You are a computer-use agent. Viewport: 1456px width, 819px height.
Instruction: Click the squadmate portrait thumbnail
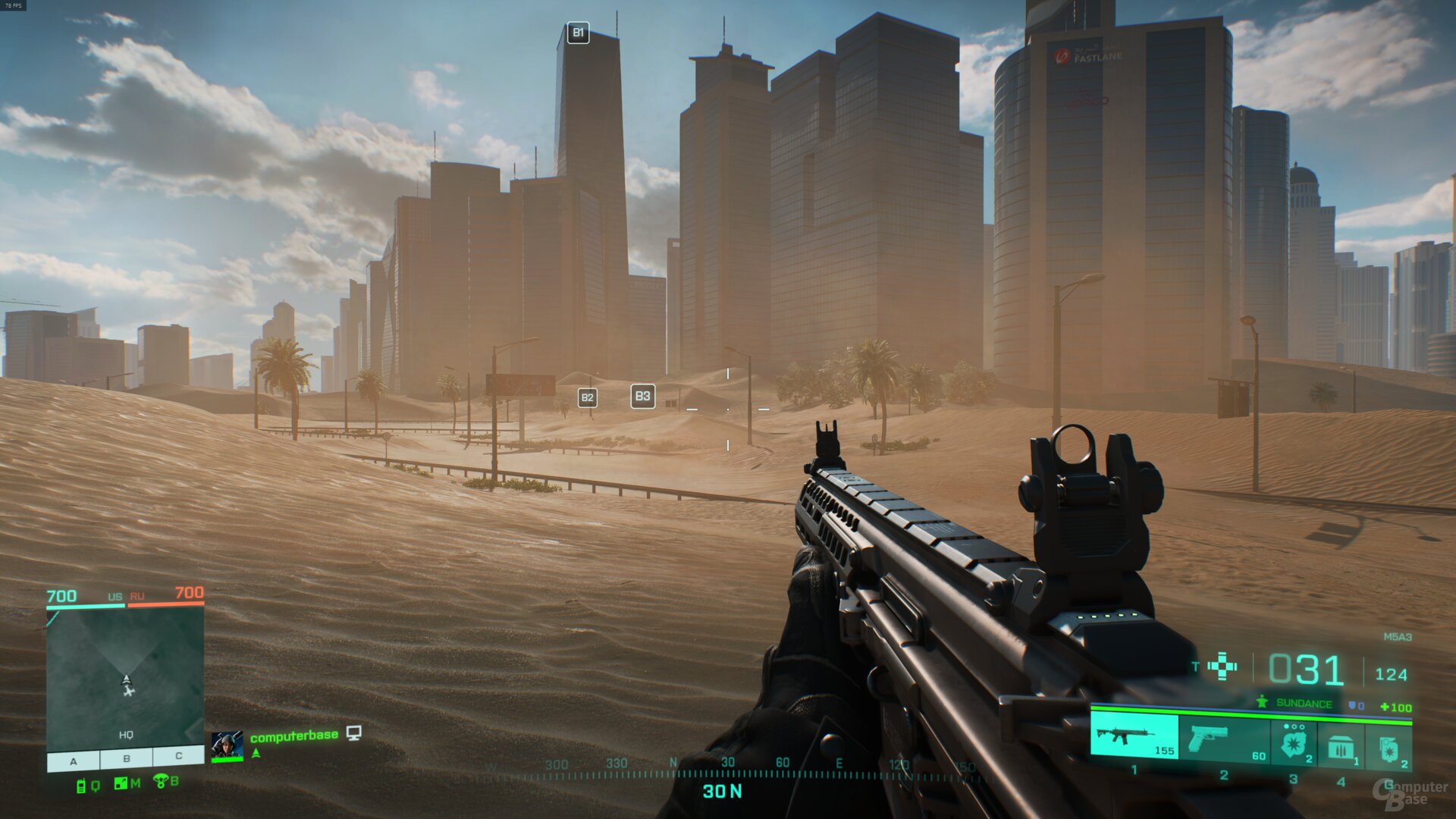point(227,743)
